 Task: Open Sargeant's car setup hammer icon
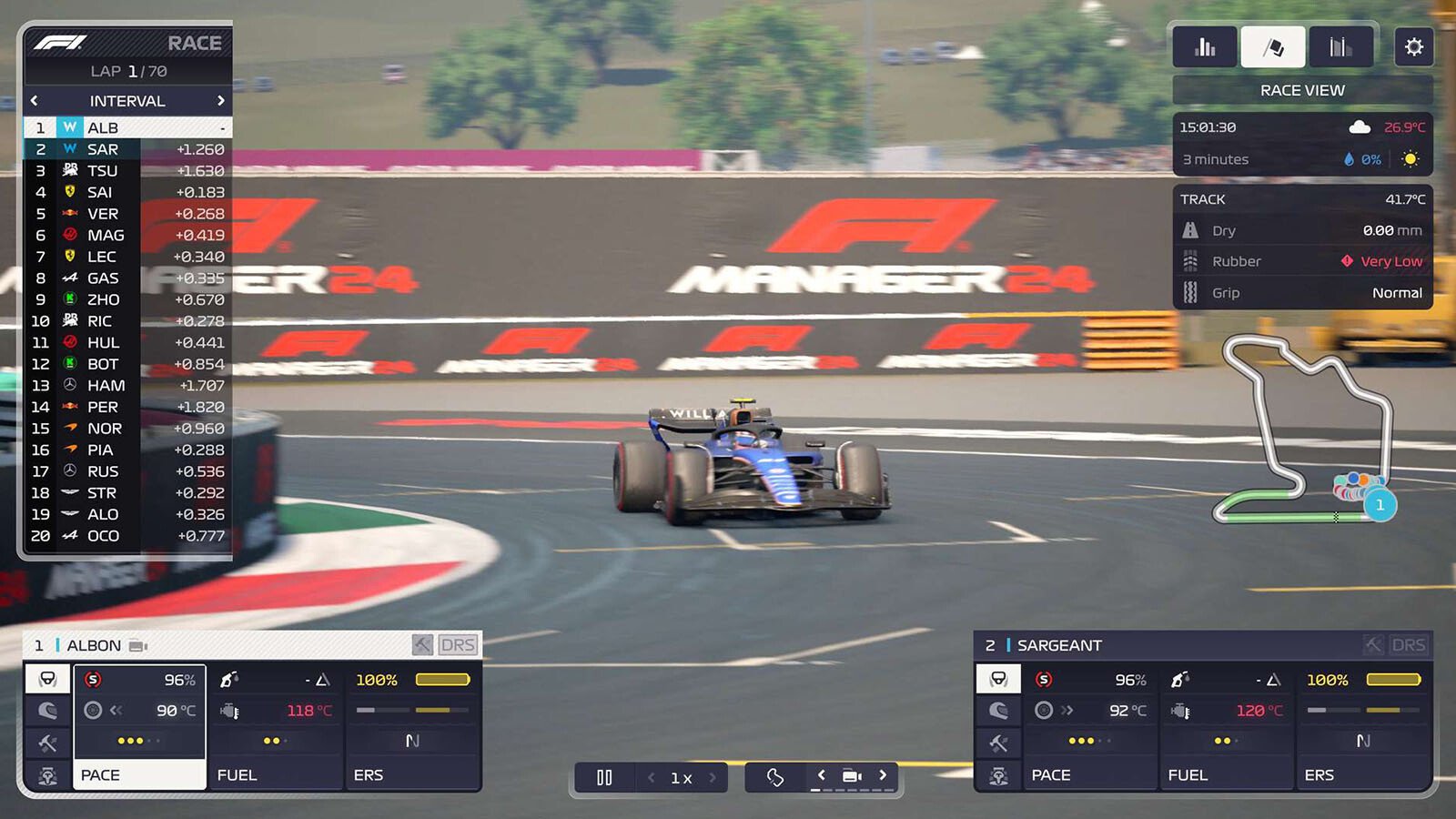point(998,743)
